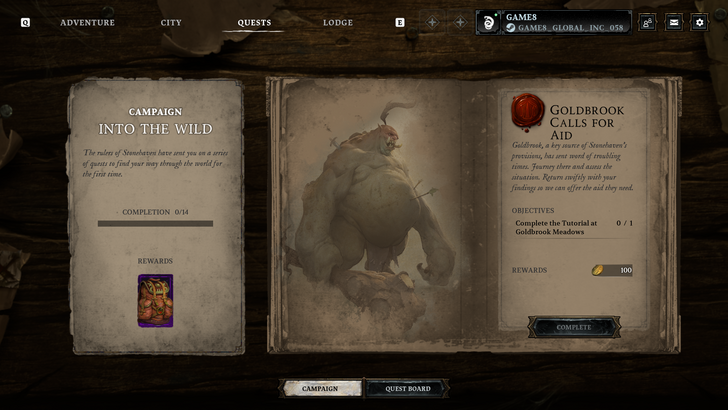The width and height of the screenshot is (728, 410).
Task: Inspect the campaign reward card
Action: [155, 300]
